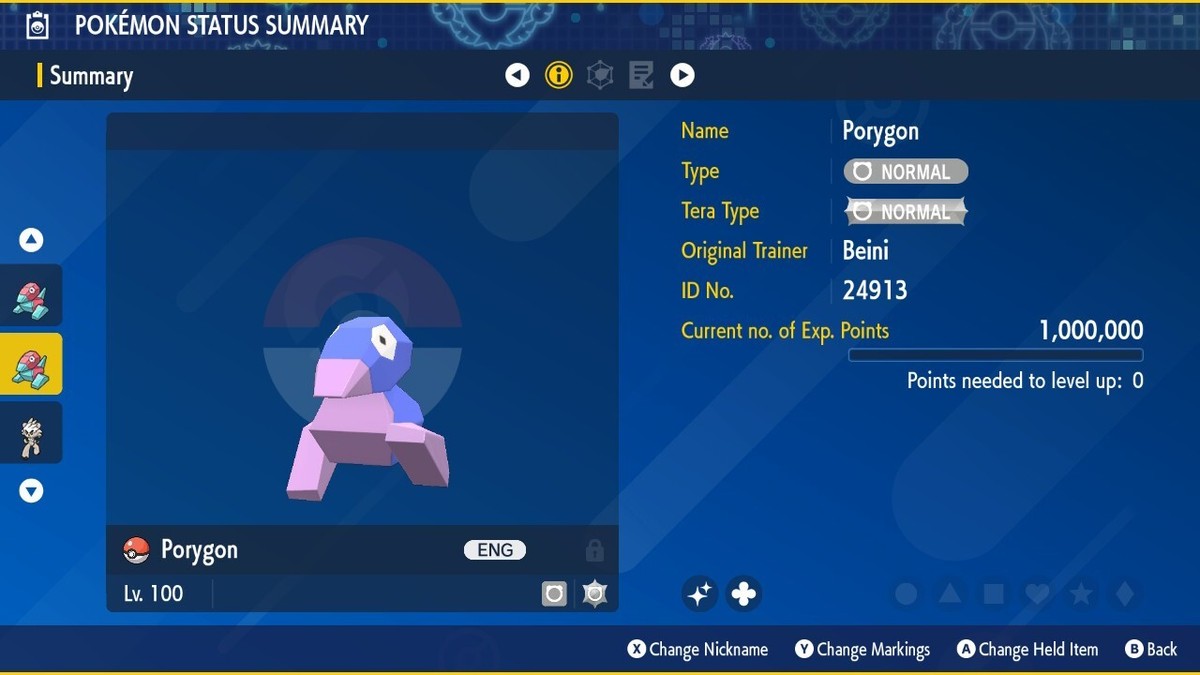The width and height of the screenshot is (1200, 675).
Task: Click the jagged Tera Type Normal badge
Action: click(906, 212)
